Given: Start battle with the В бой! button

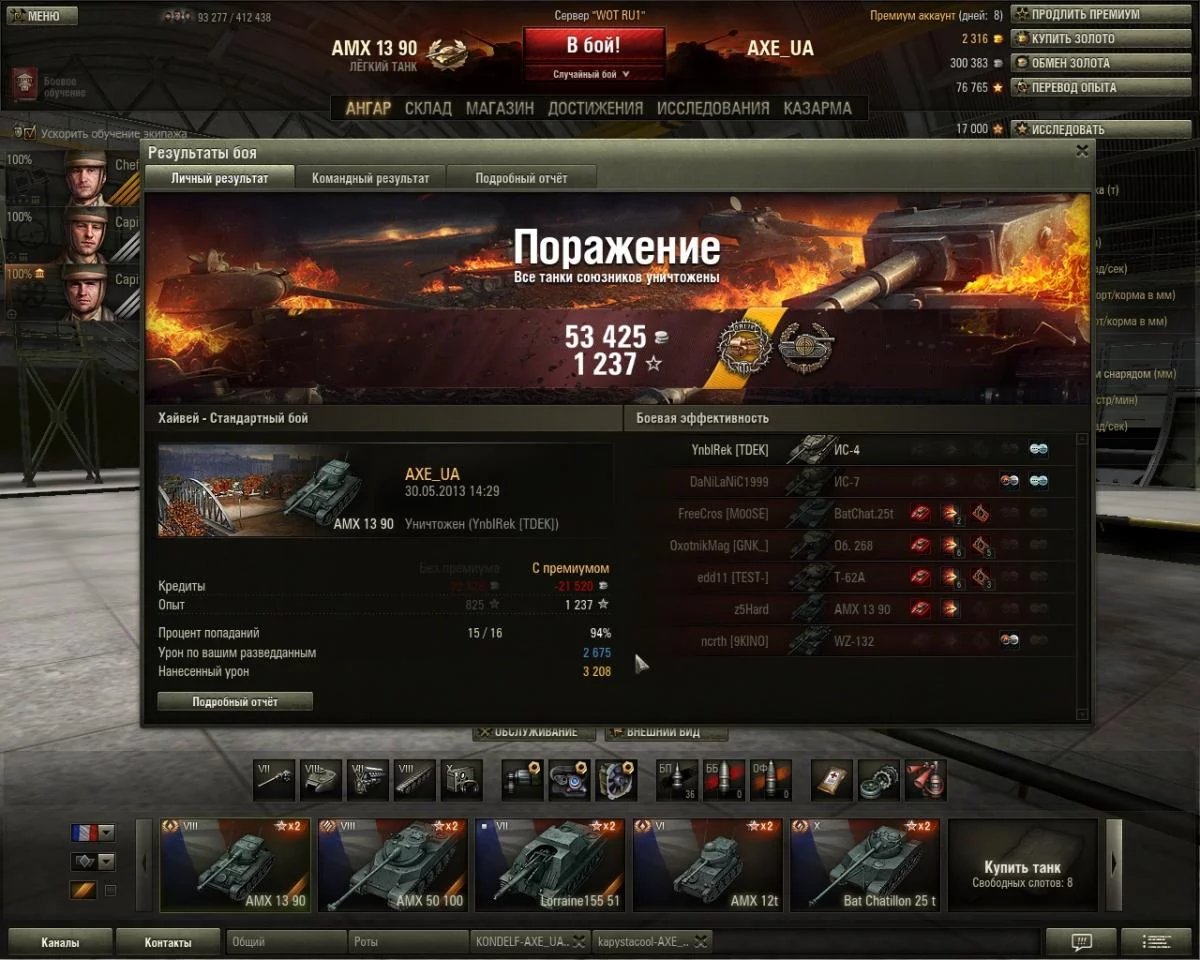Looking at the screenshot, I should 593,46.
